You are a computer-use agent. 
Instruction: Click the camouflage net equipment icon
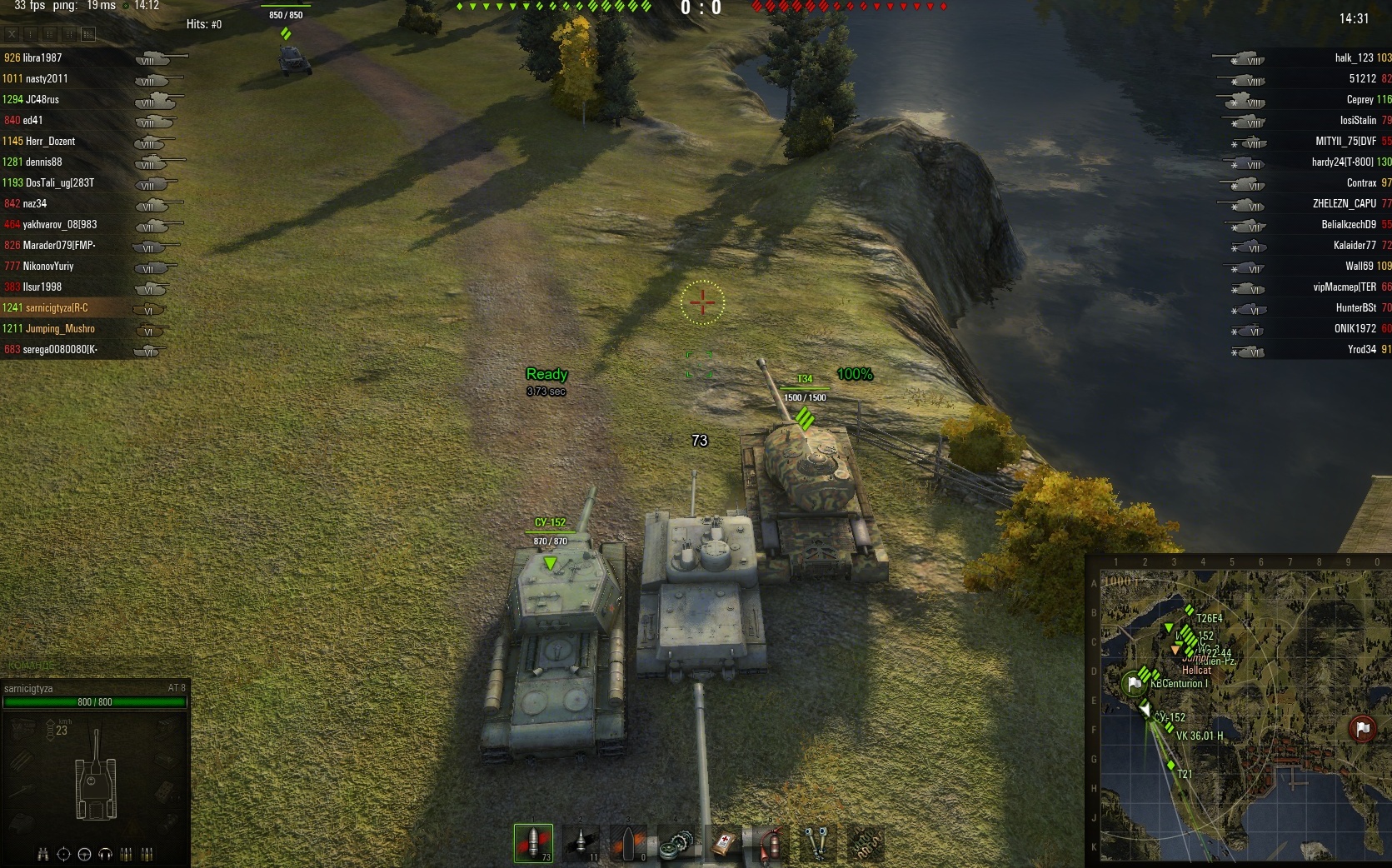point(865,844)
